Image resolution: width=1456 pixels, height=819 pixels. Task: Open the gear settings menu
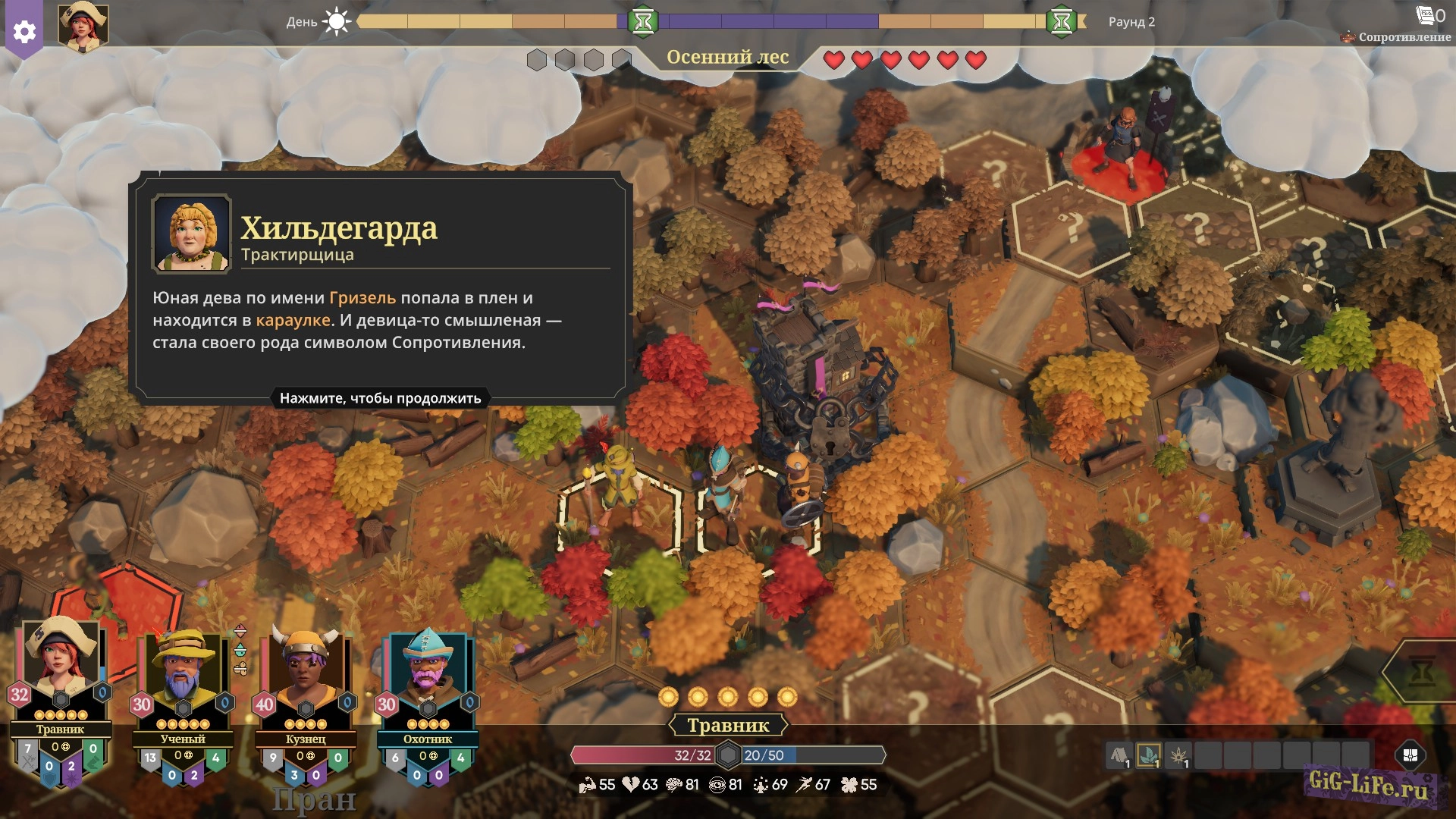point(24,32)
